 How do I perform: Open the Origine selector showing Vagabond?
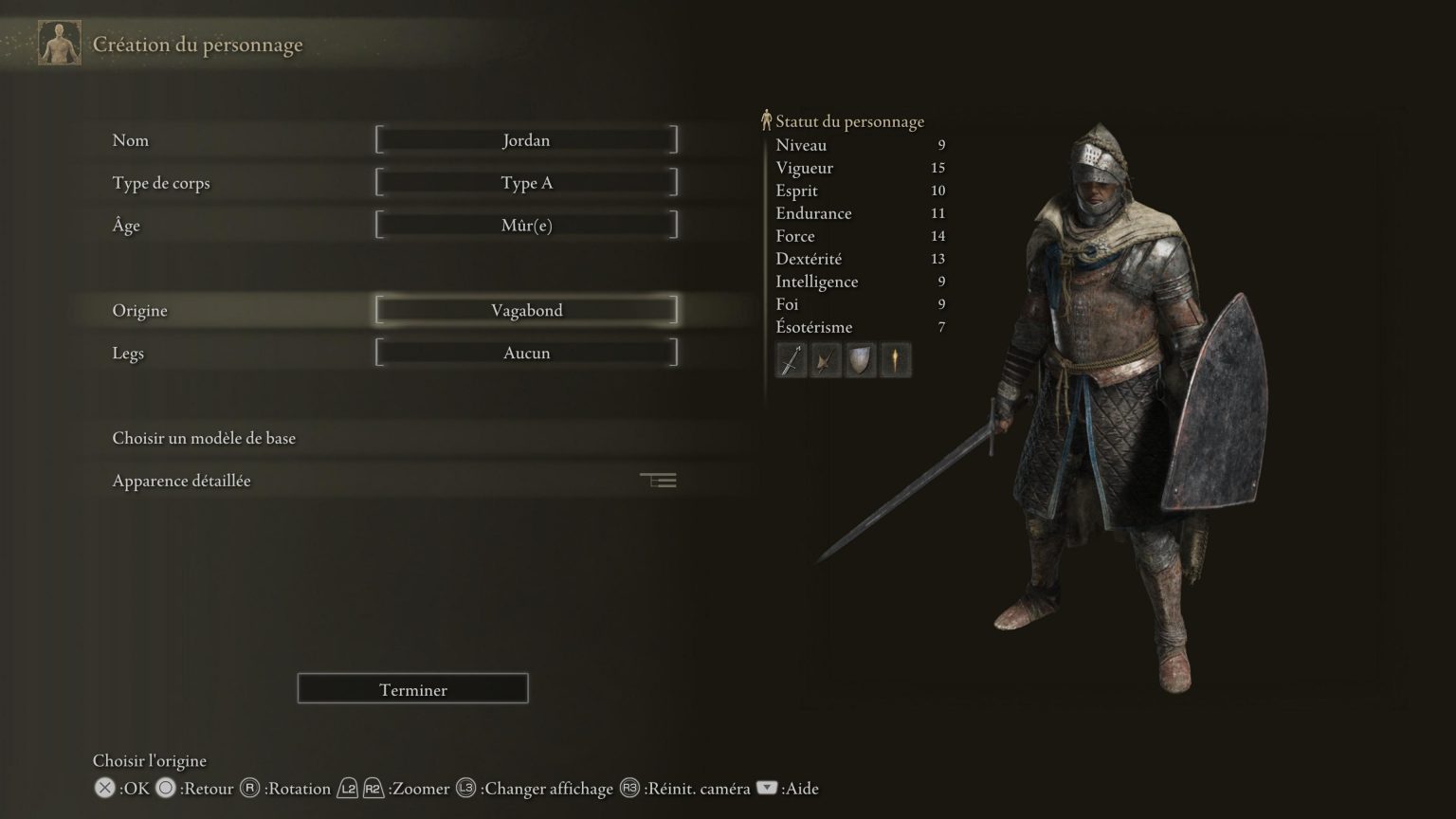click(527, 310)
